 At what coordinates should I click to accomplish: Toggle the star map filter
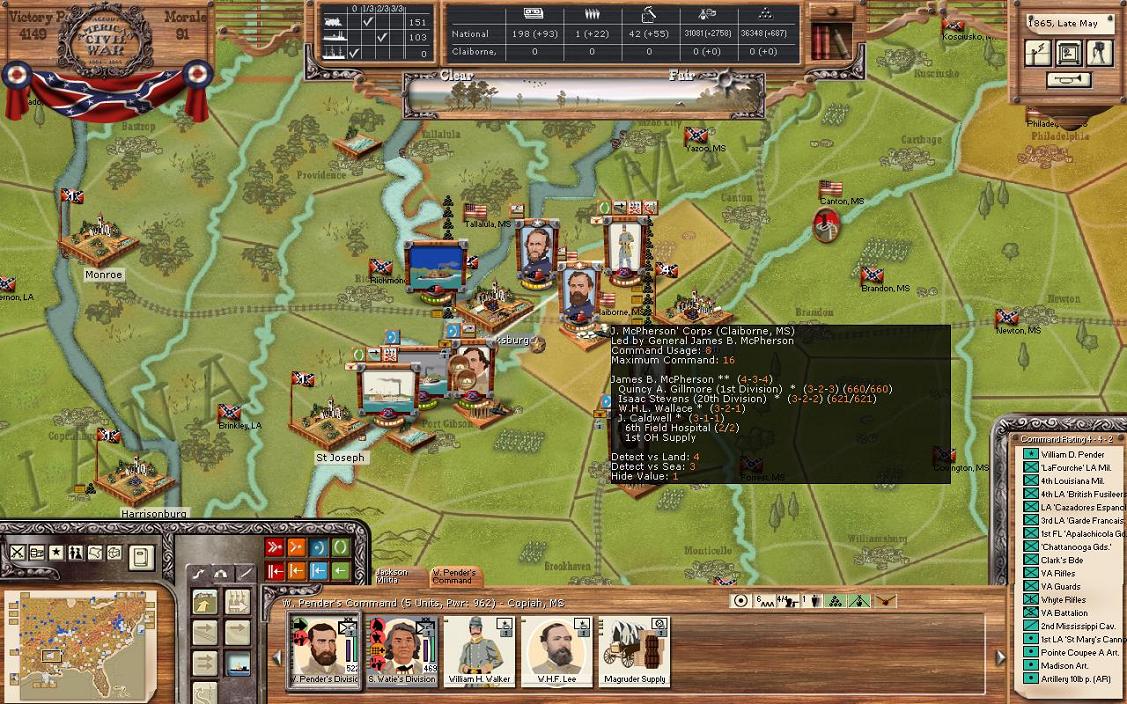pyautogui.click(x=56, y=552)
